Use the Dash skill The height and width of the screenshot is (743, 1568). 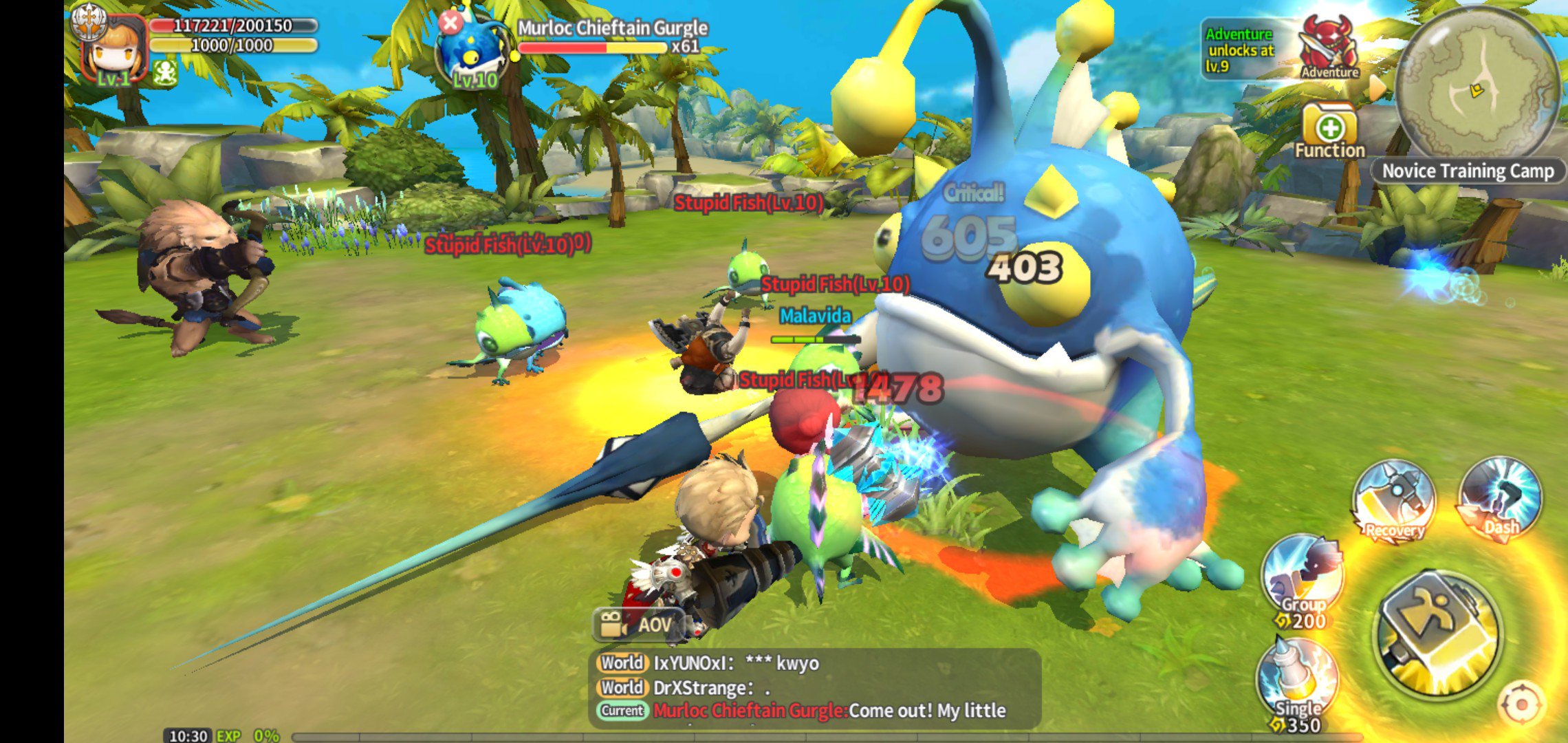point(1500,499)
